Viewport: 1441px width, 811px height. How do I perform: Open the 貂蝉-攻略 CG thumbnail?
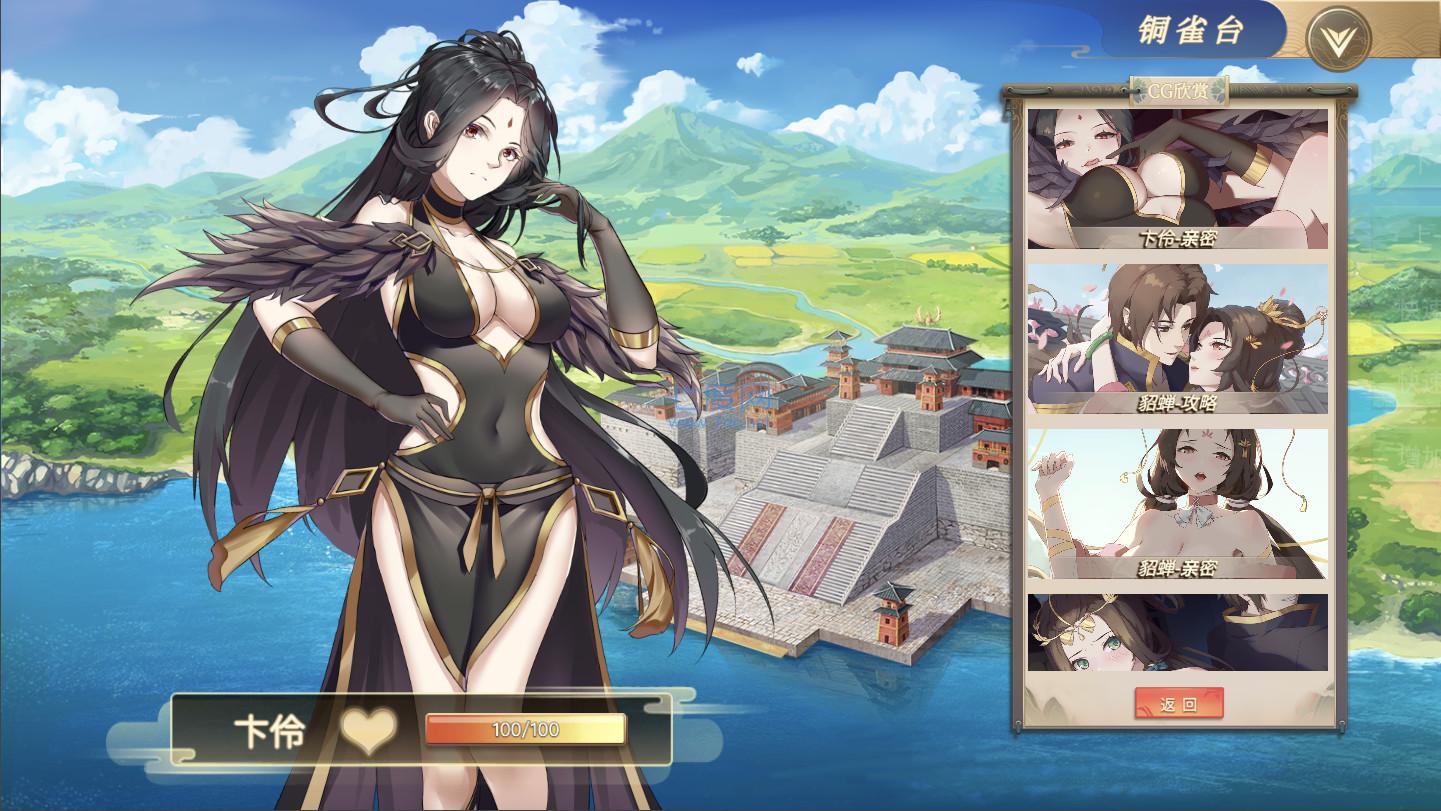[x=1176, y=335]
